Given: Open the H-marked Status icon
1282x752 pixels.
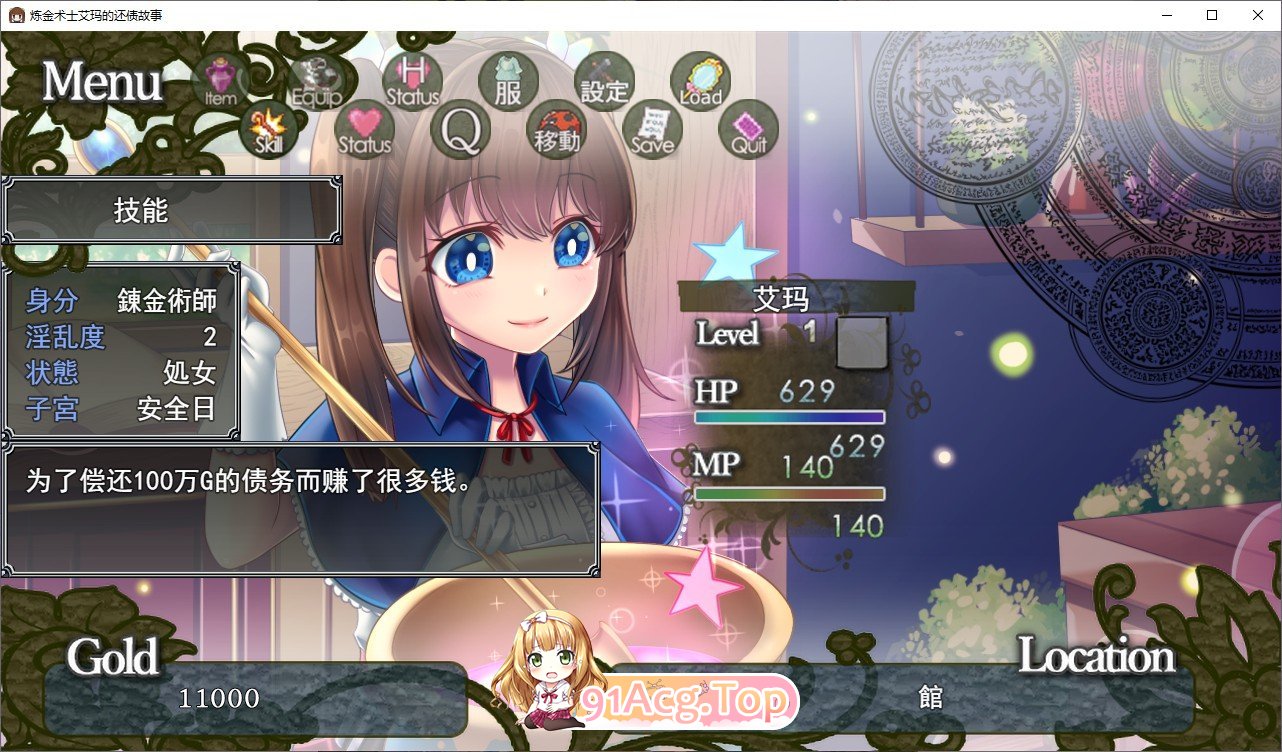Looking at the screenshot, I should tap(412, 80).
